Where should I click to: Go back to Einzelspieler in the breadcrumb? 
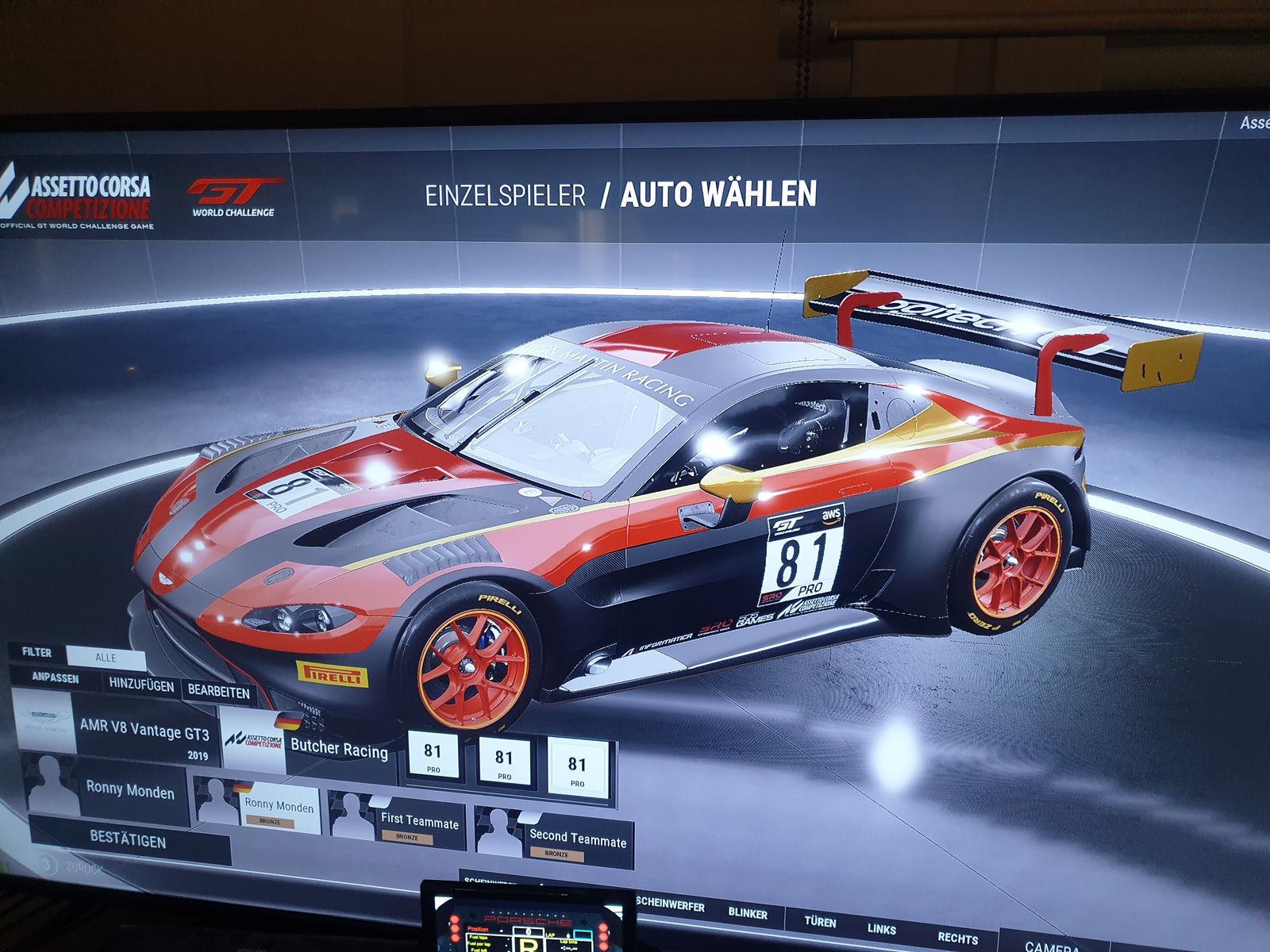pyautogui.click(x=505, y=195)
